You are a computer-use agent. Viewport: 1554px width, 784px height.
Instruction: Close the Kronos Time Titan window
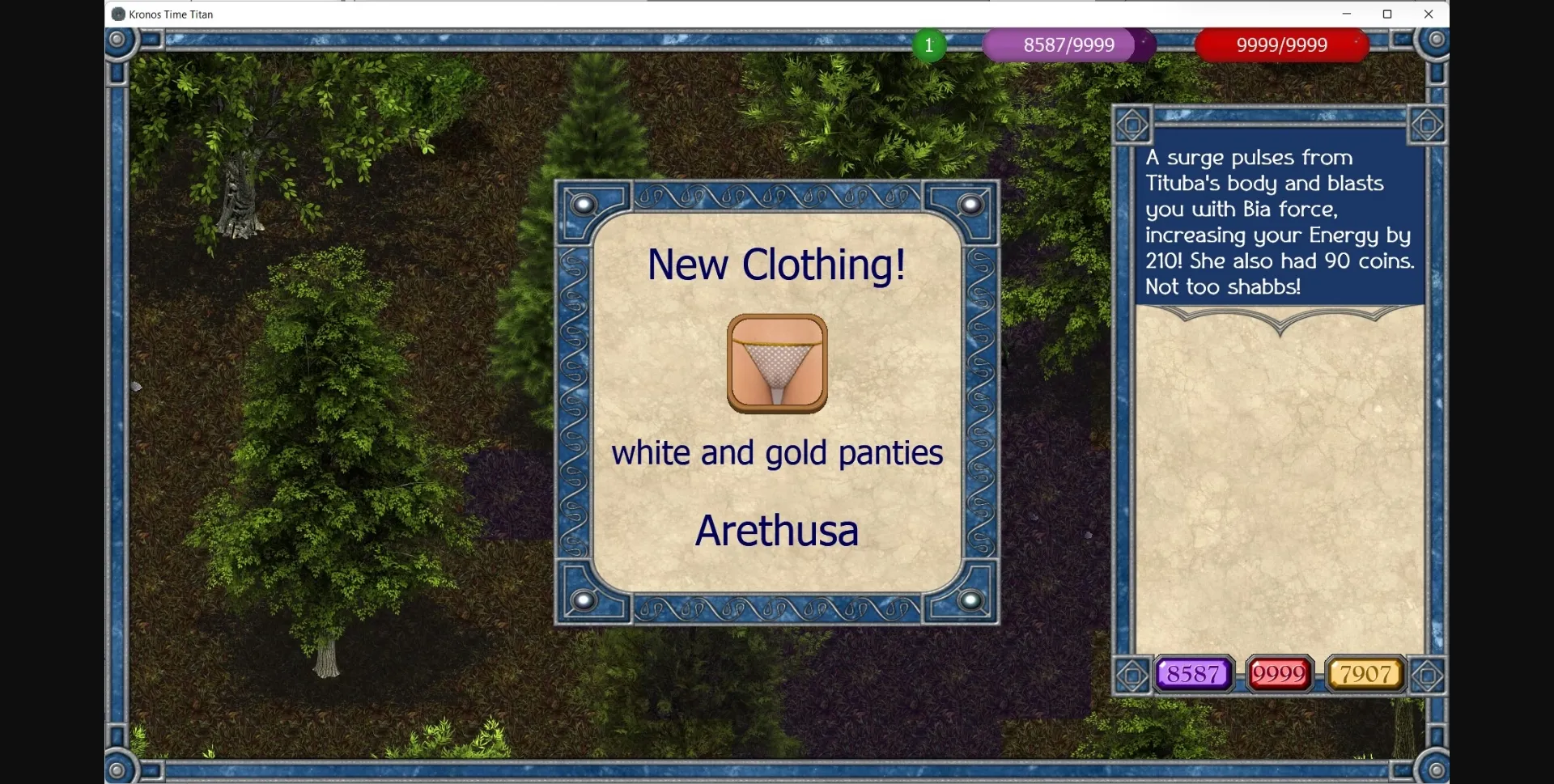(x=1429, y=14)
